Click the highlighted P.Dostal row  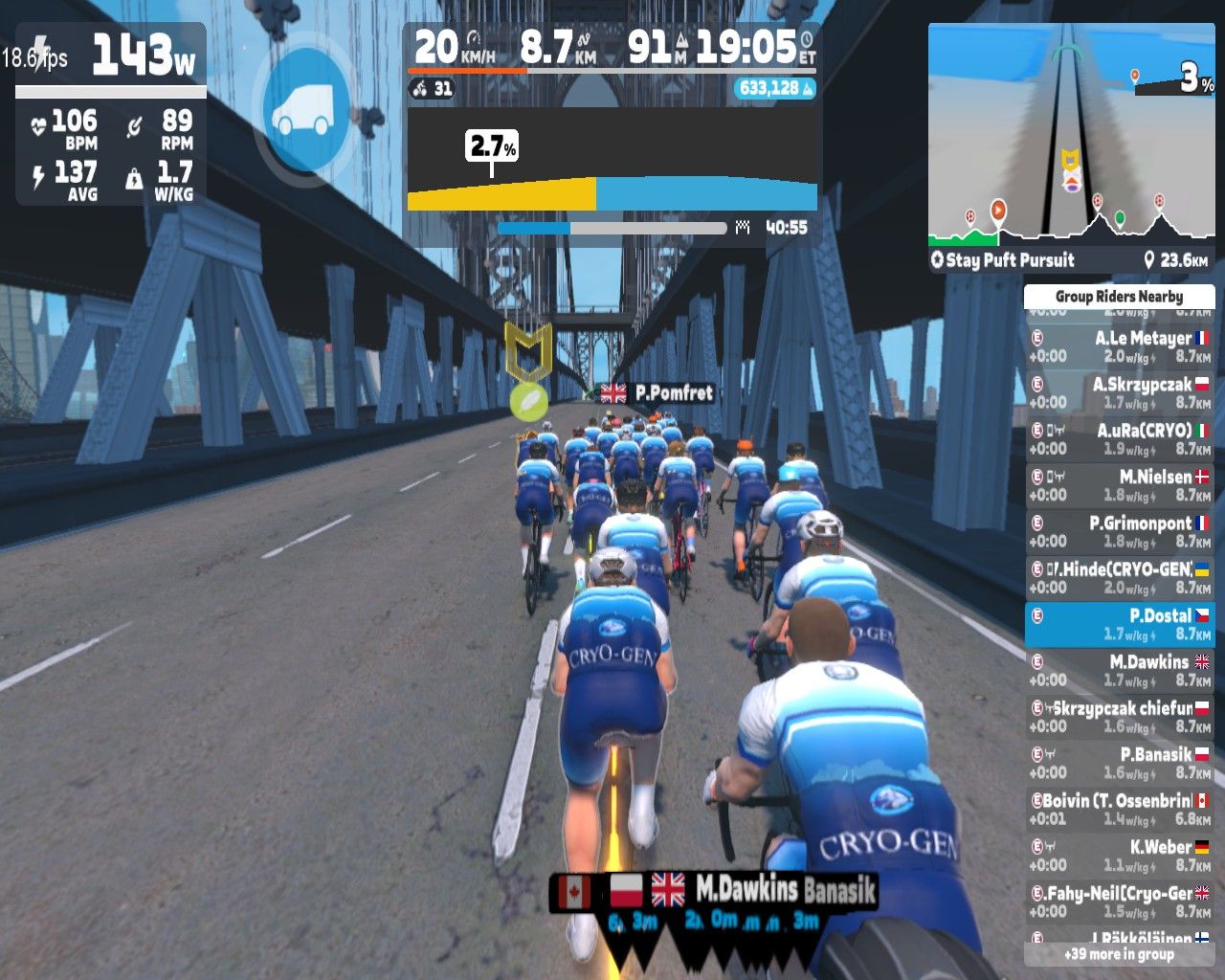pos(1119,624)
